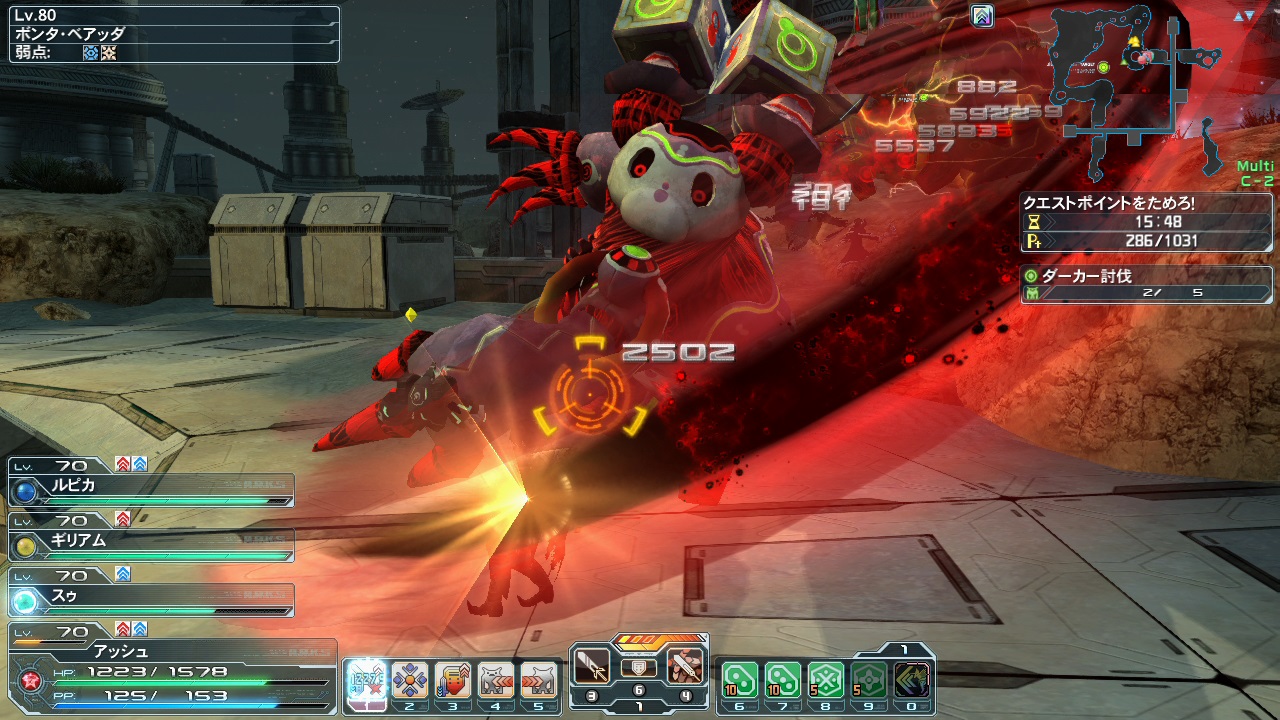Viewport: 1280px width, 720px height.
Task: Use the green hexagon item in slot 8
Action: (826, 681)
